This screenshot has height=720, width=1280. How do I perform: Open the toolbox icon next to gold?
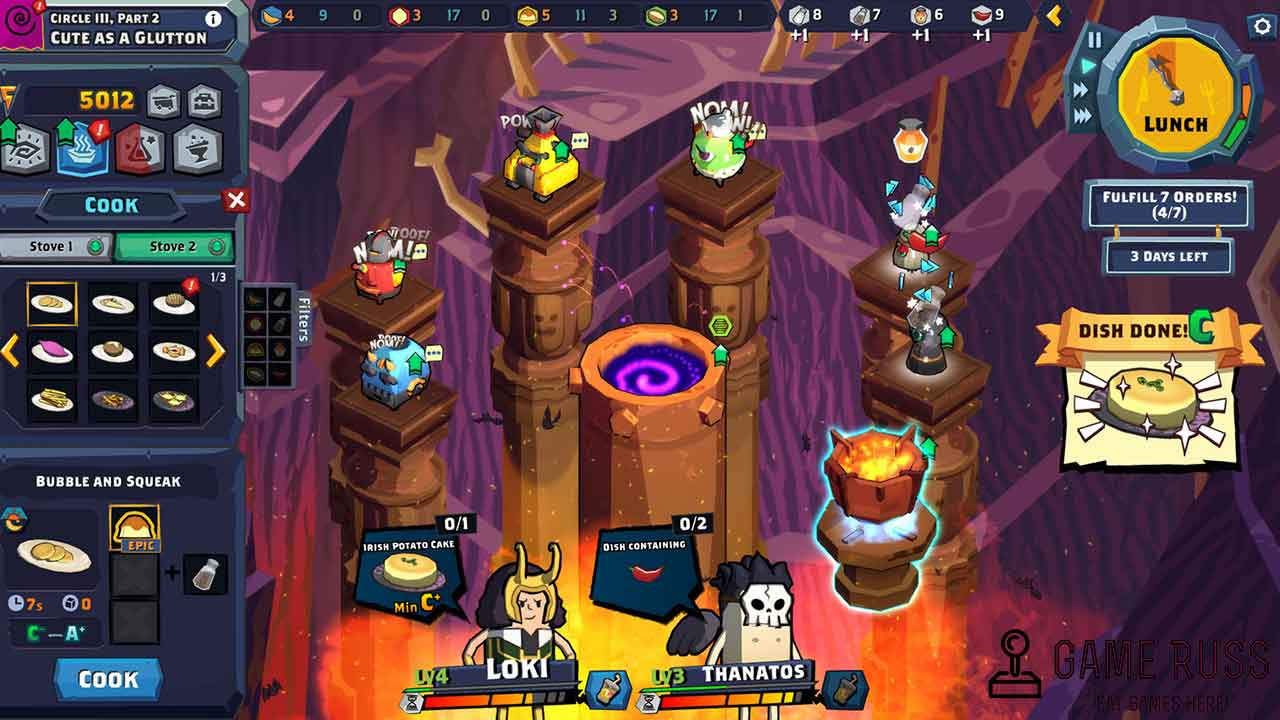[204, 100]
